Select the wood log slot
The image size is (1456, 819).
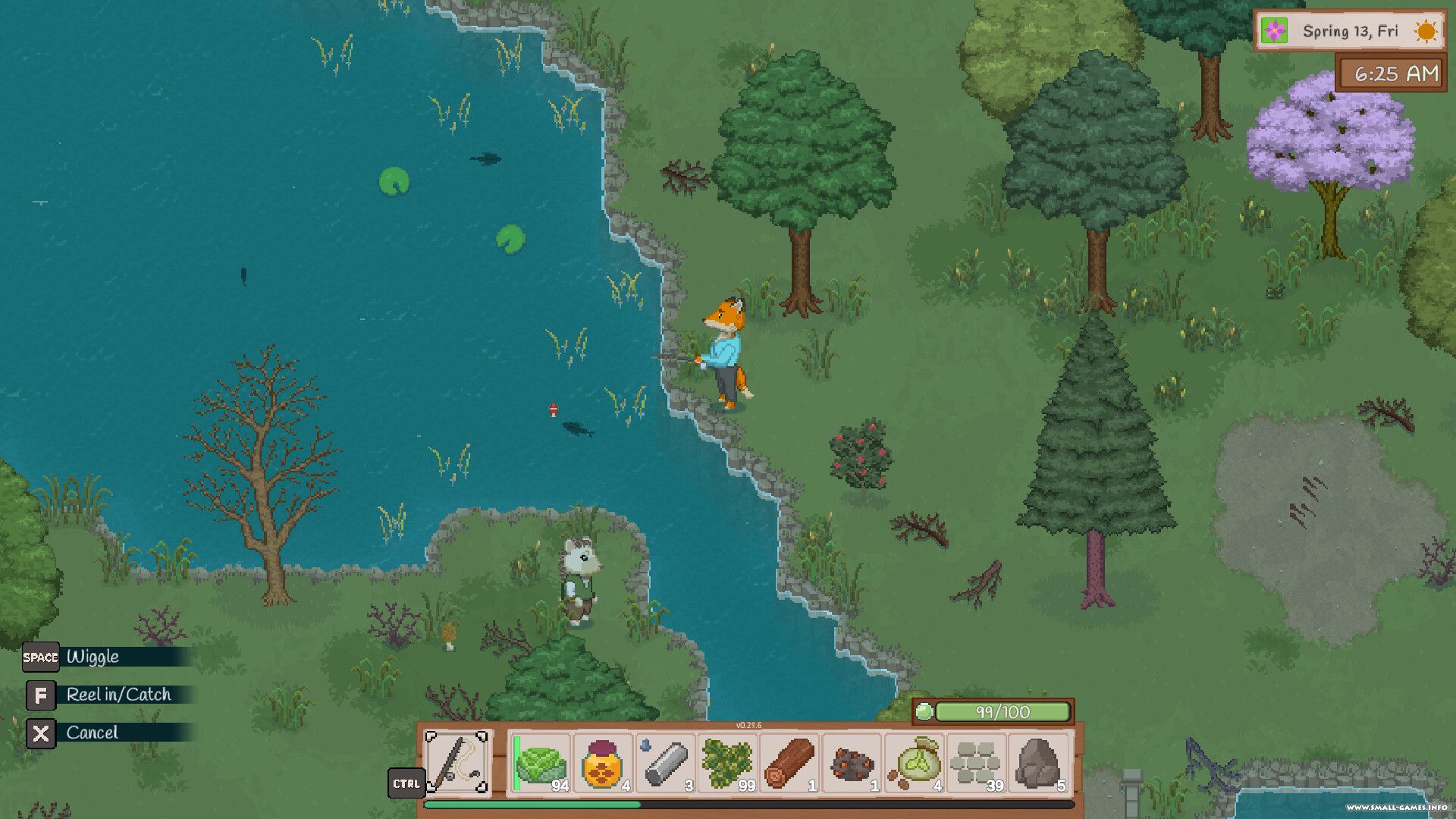click(789, 763)
